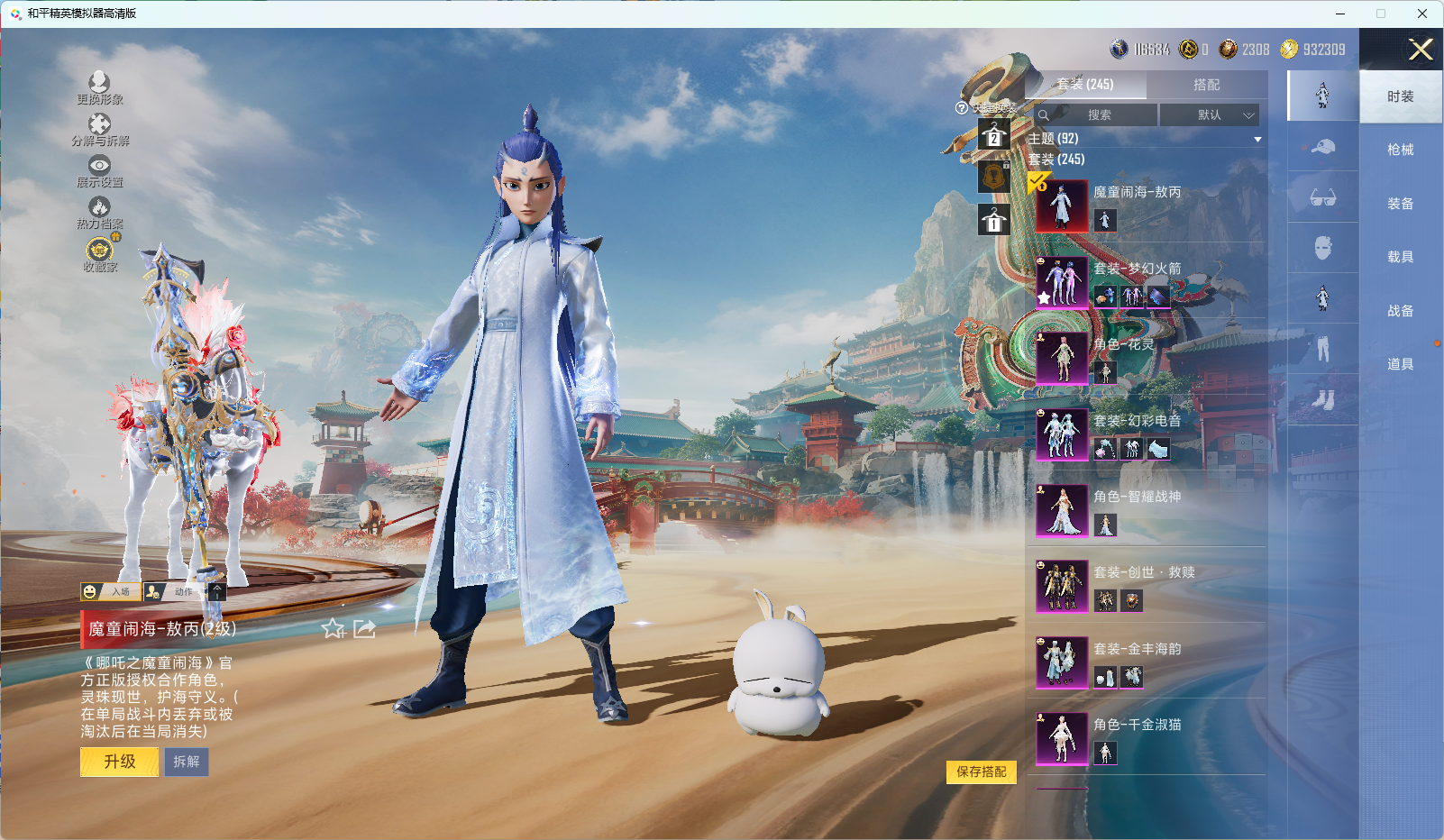Open the 枪械 firearms category
1444x840 pixels.
point(1400,150)
